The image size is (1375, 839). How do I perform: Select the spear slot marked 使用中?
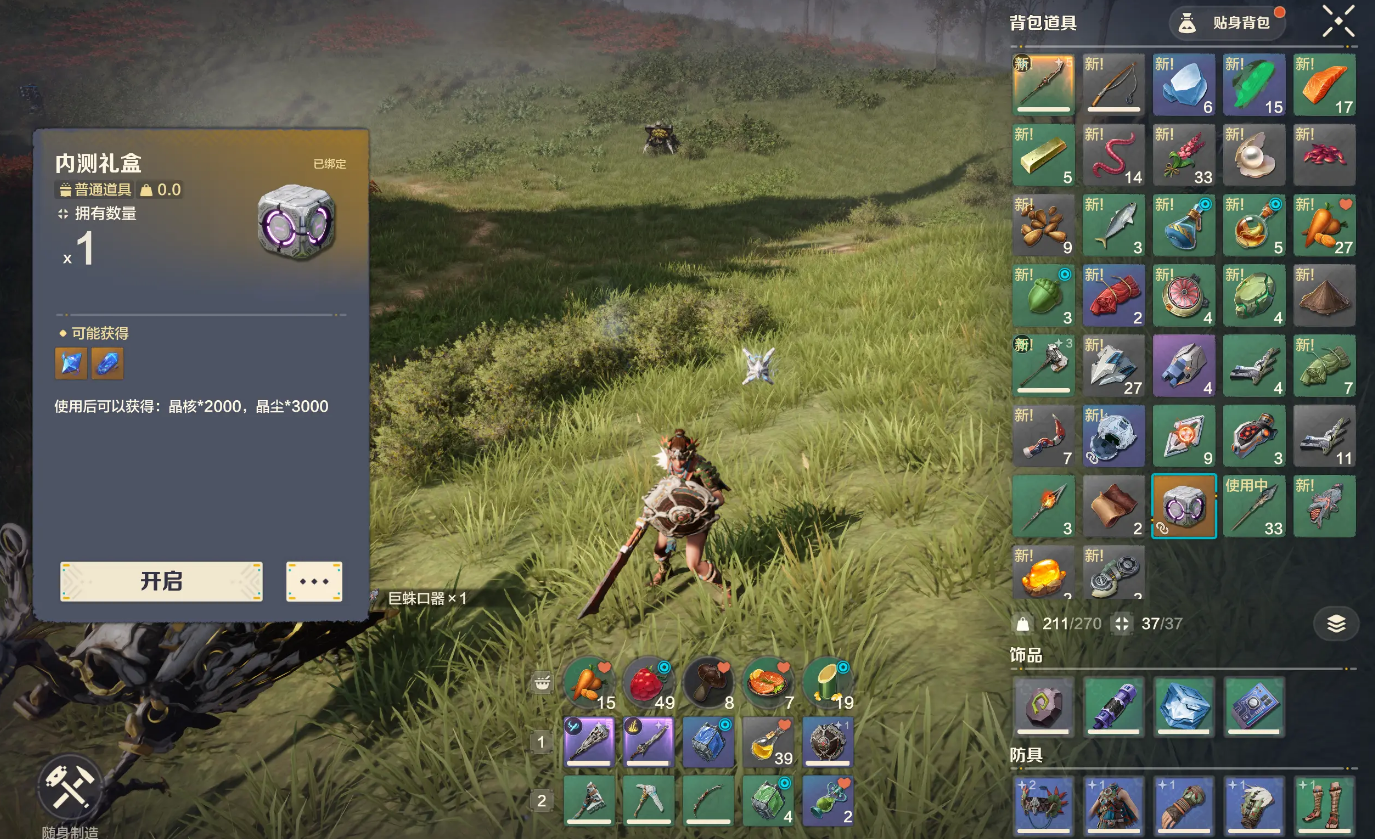[1254, 506]
